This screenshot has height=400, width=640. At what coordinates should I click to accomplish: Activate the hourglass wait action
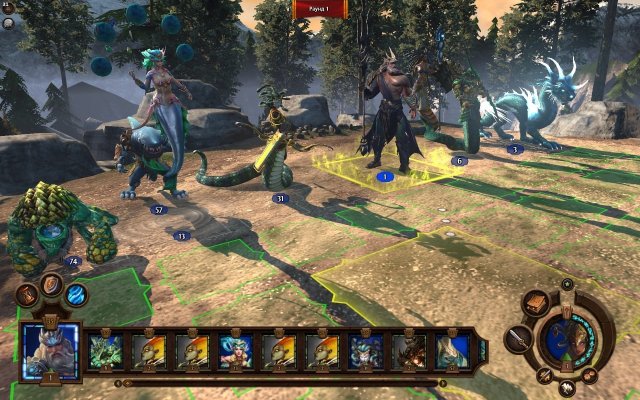[x=28, y=295]
